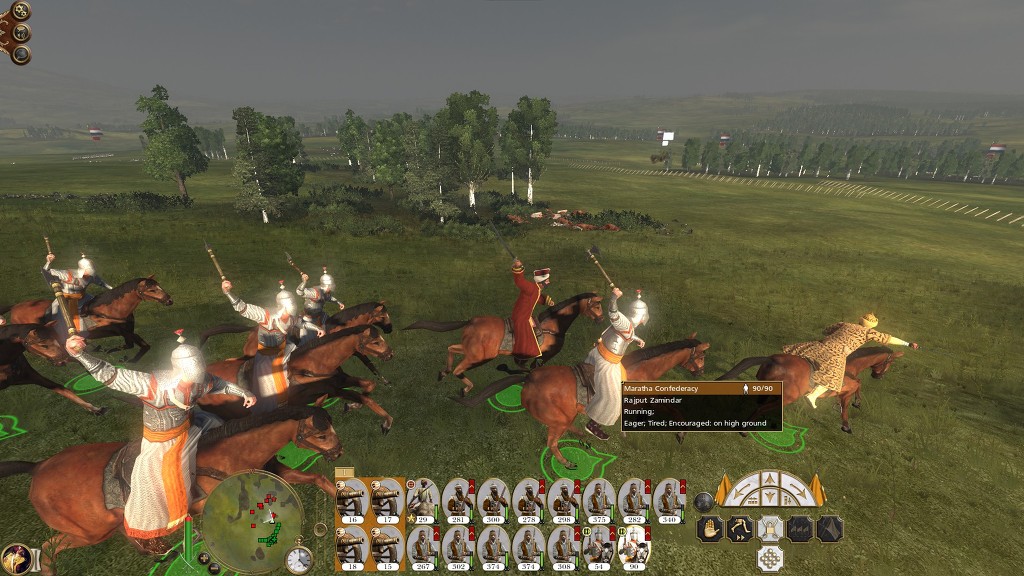The image size is (1024, 576).
Task: Open the gear-icon game options menu
Action: [x=18, y=11]
